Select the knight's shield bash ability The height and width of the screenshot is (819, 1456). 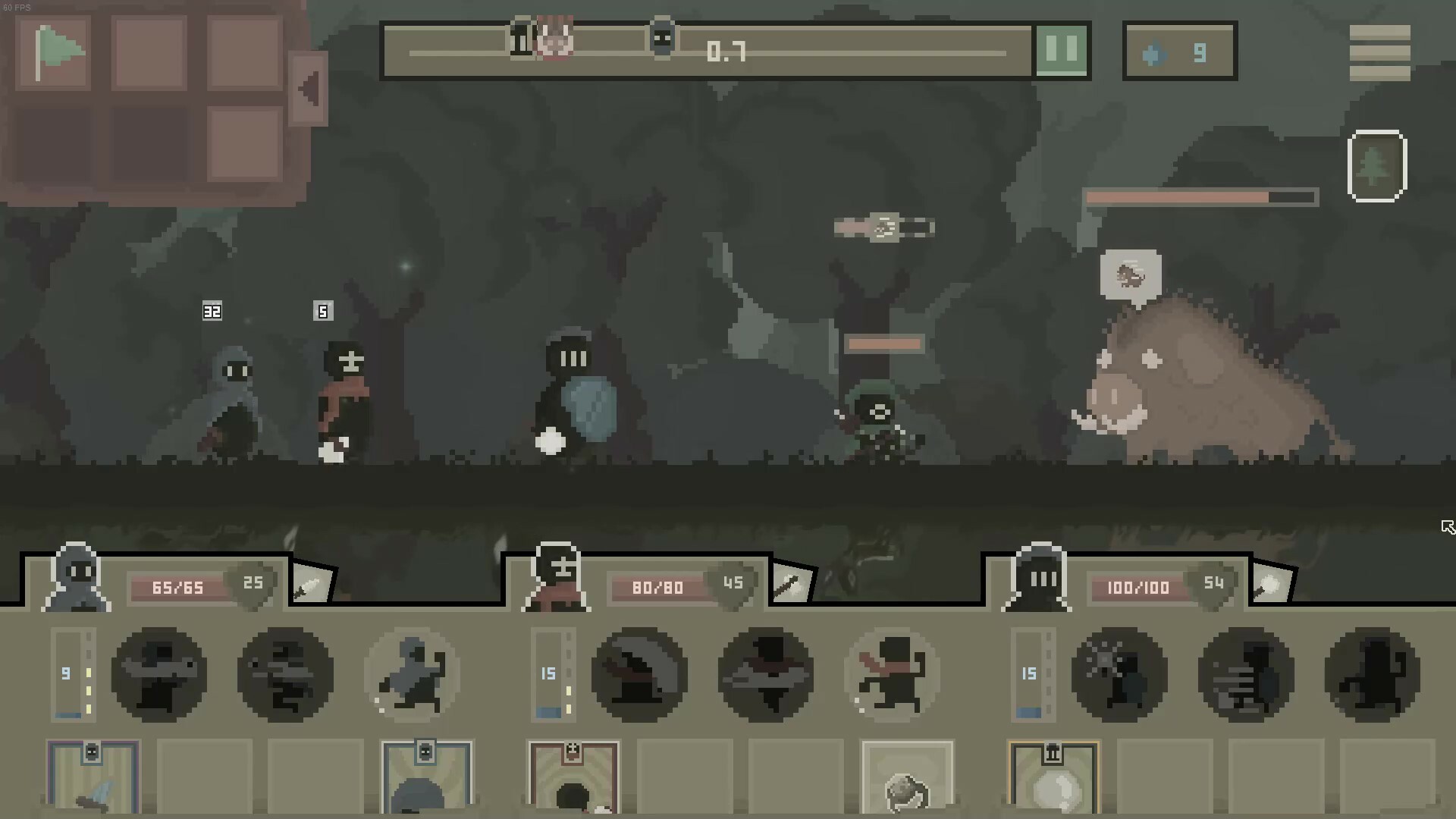point(1244,675)
